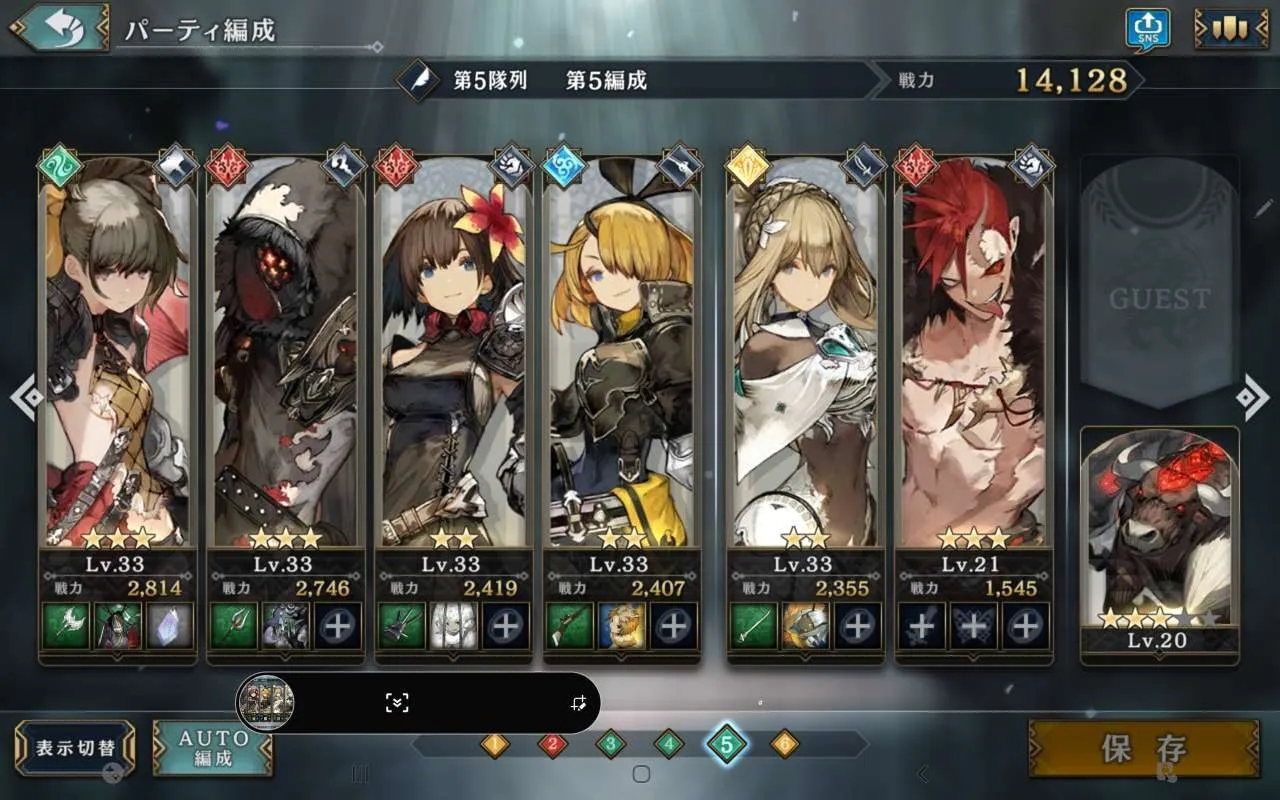Switch to party tab 1
The image size is (1280, 800).
494,744
